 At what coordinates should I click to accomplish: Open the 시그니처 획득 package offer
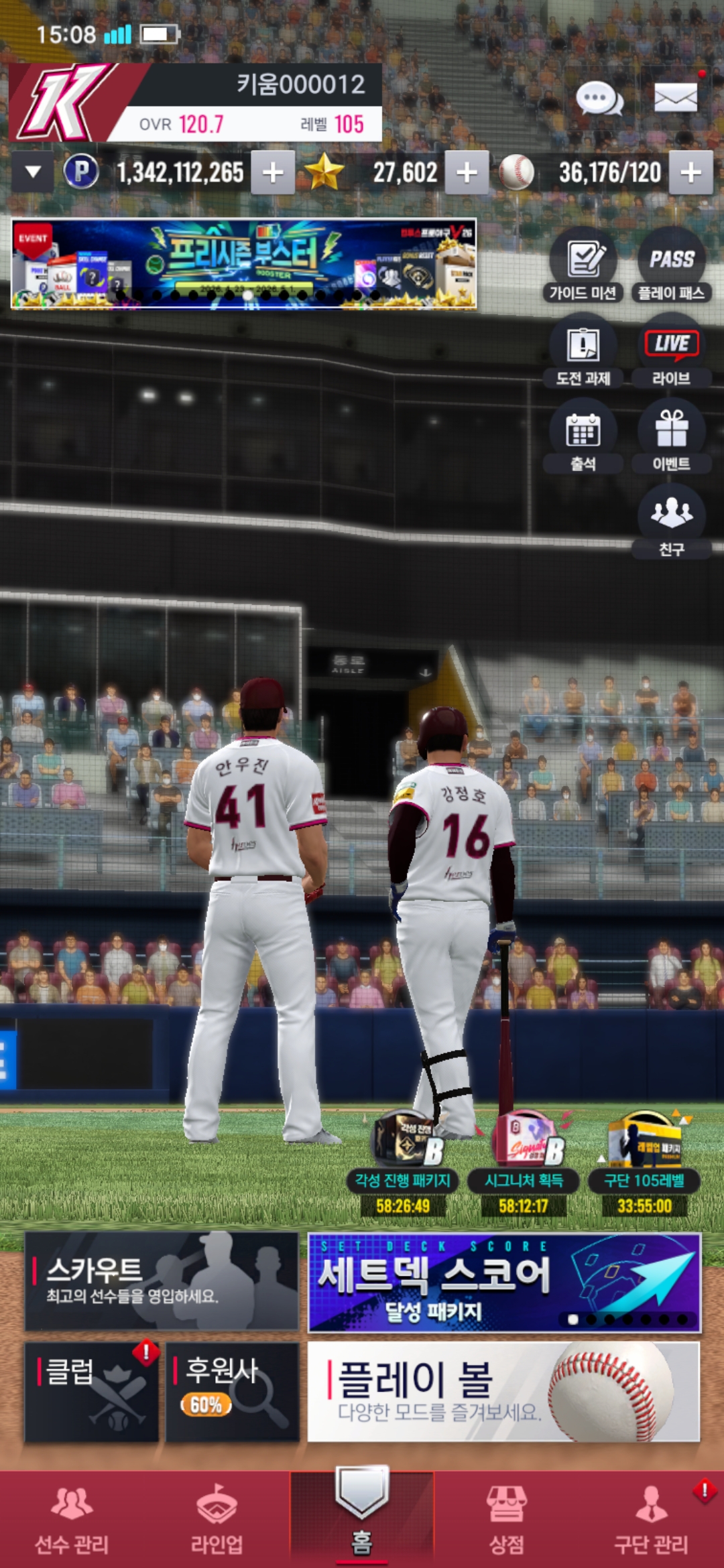(x=524, y=1163)
